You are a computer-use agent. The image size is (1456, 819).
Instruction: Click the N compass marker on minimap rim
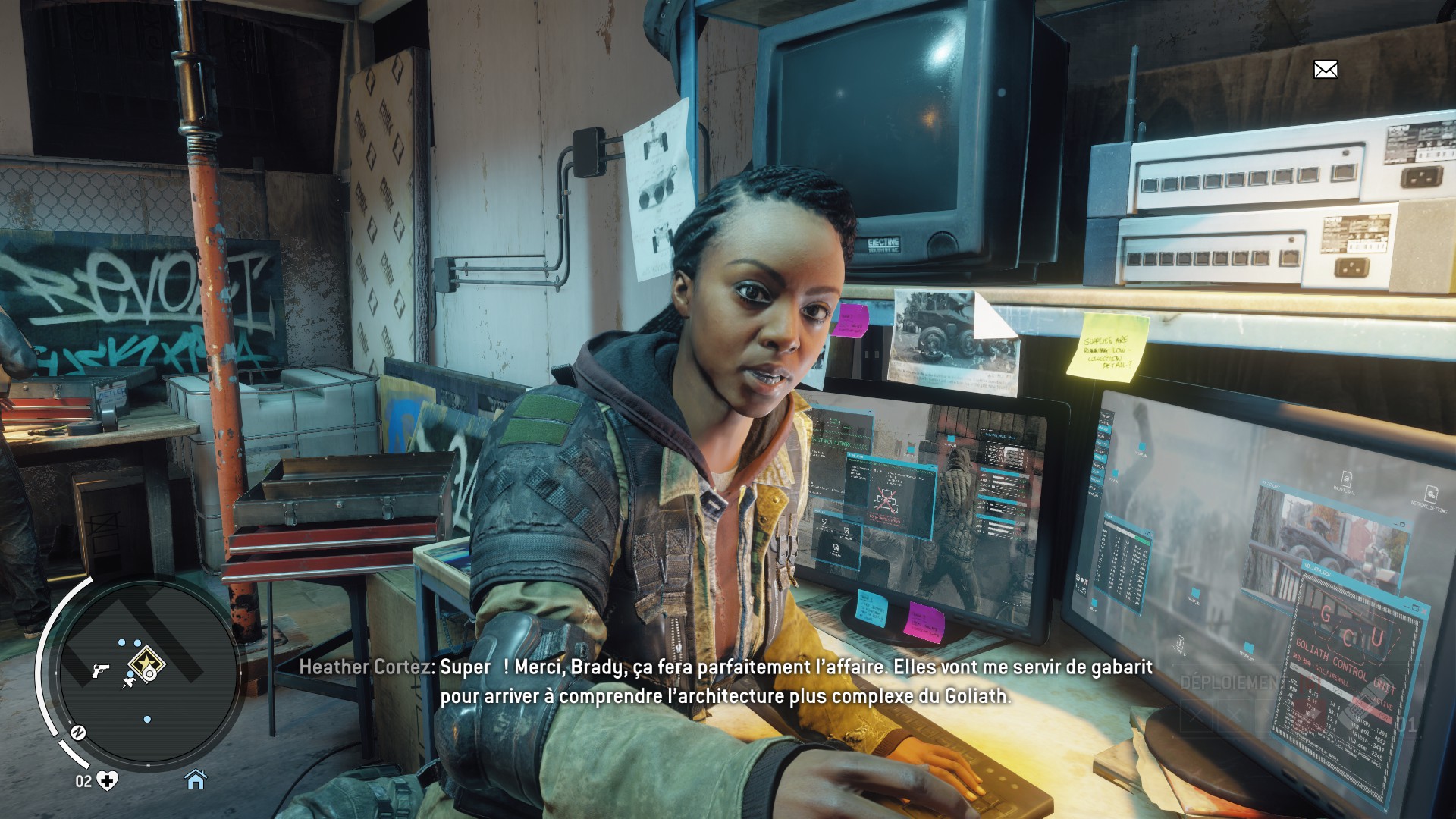[77, 733]
